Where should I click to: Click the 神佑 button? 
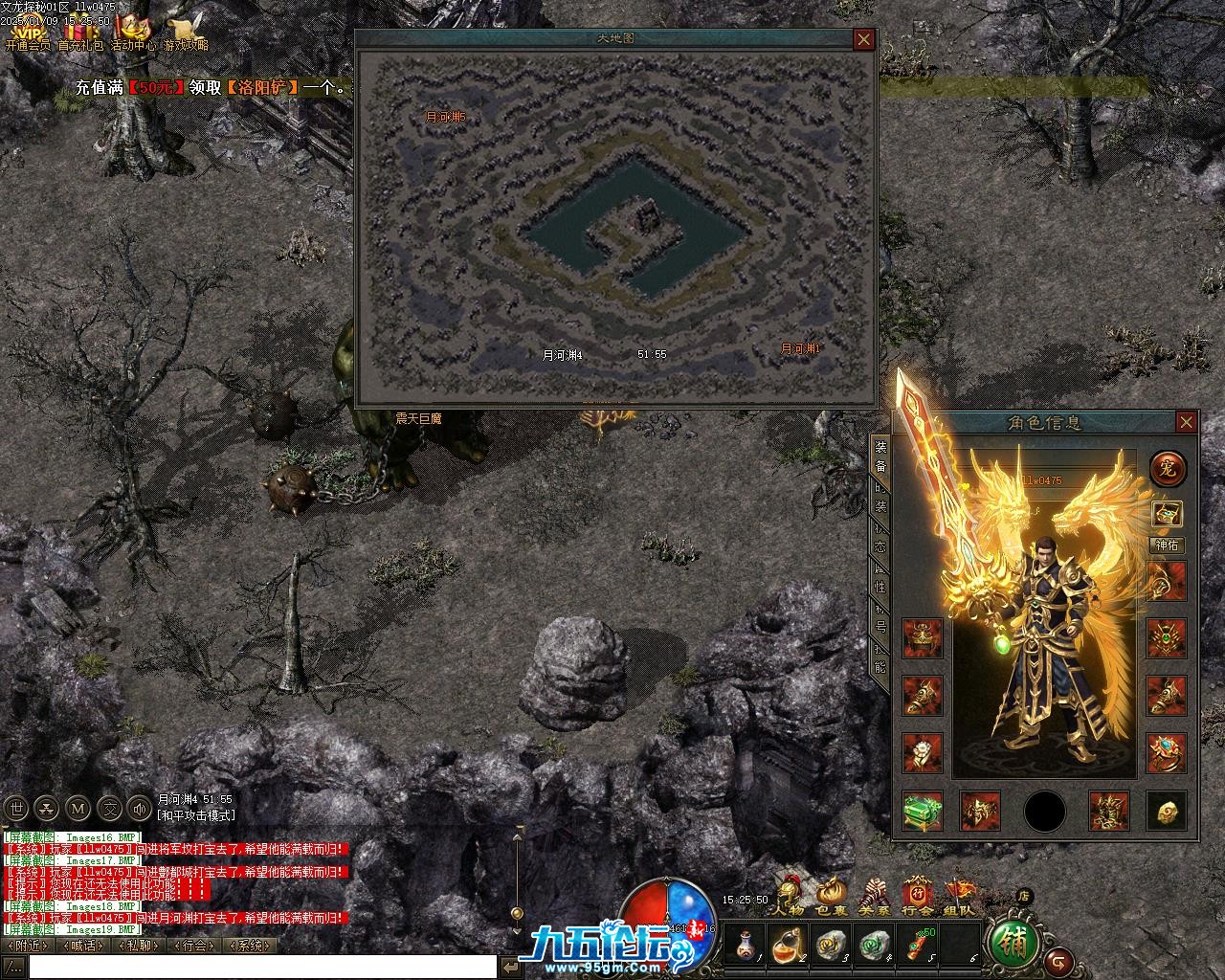[x=1168, y=546]
